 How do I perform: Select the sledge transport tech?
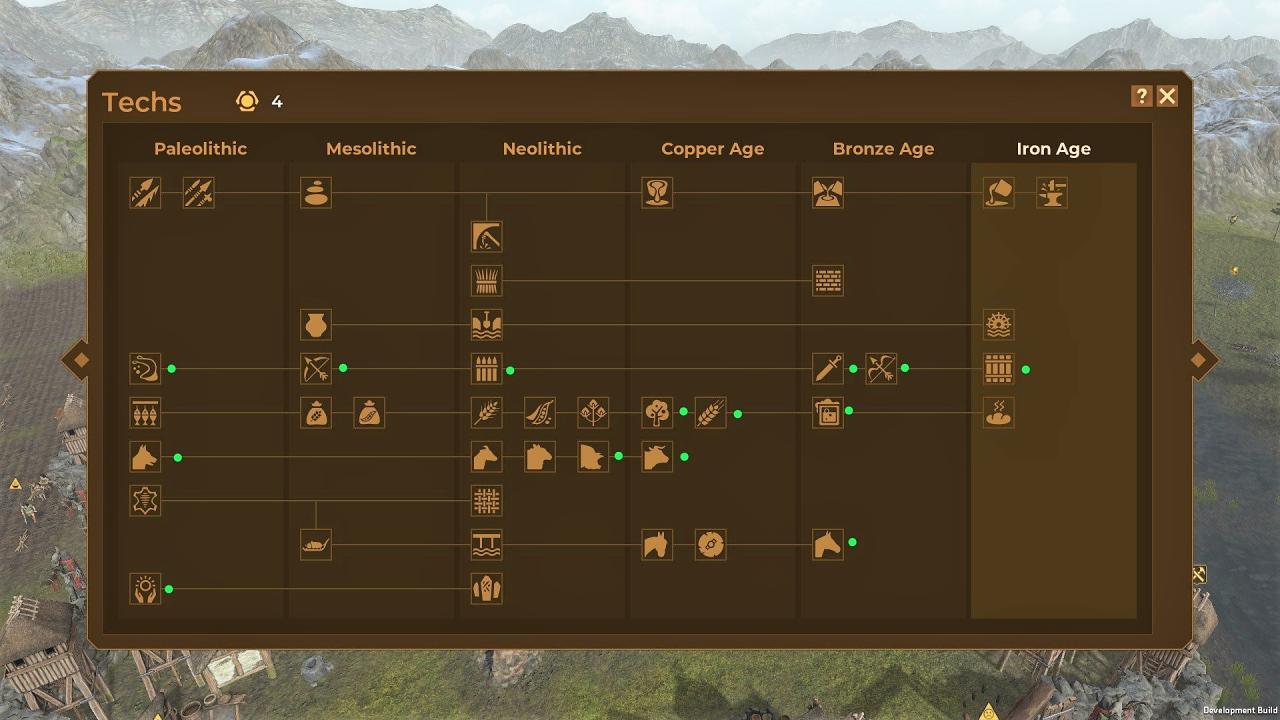[x=316, y=545]
